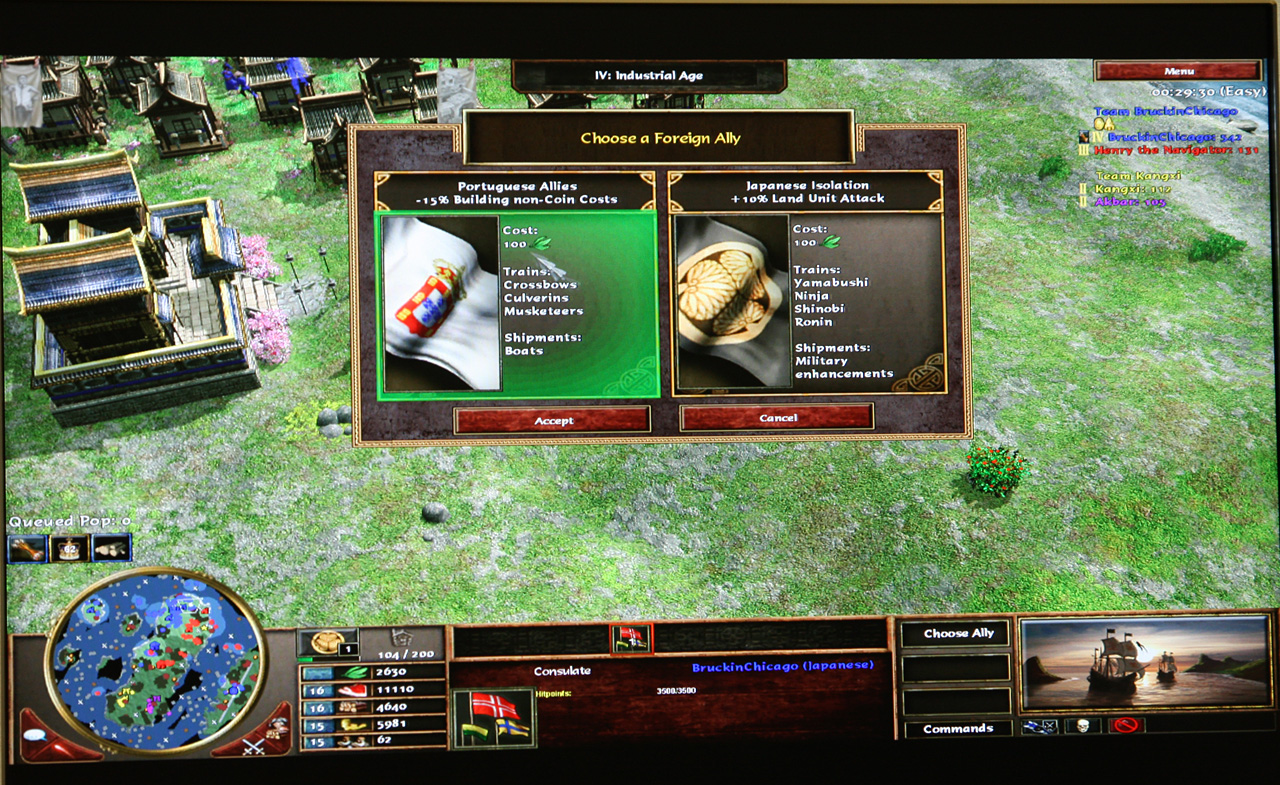This screenshot has width=1280, height=785.
Task: Click the skull delete command icon
Action: click(1082, 727)
